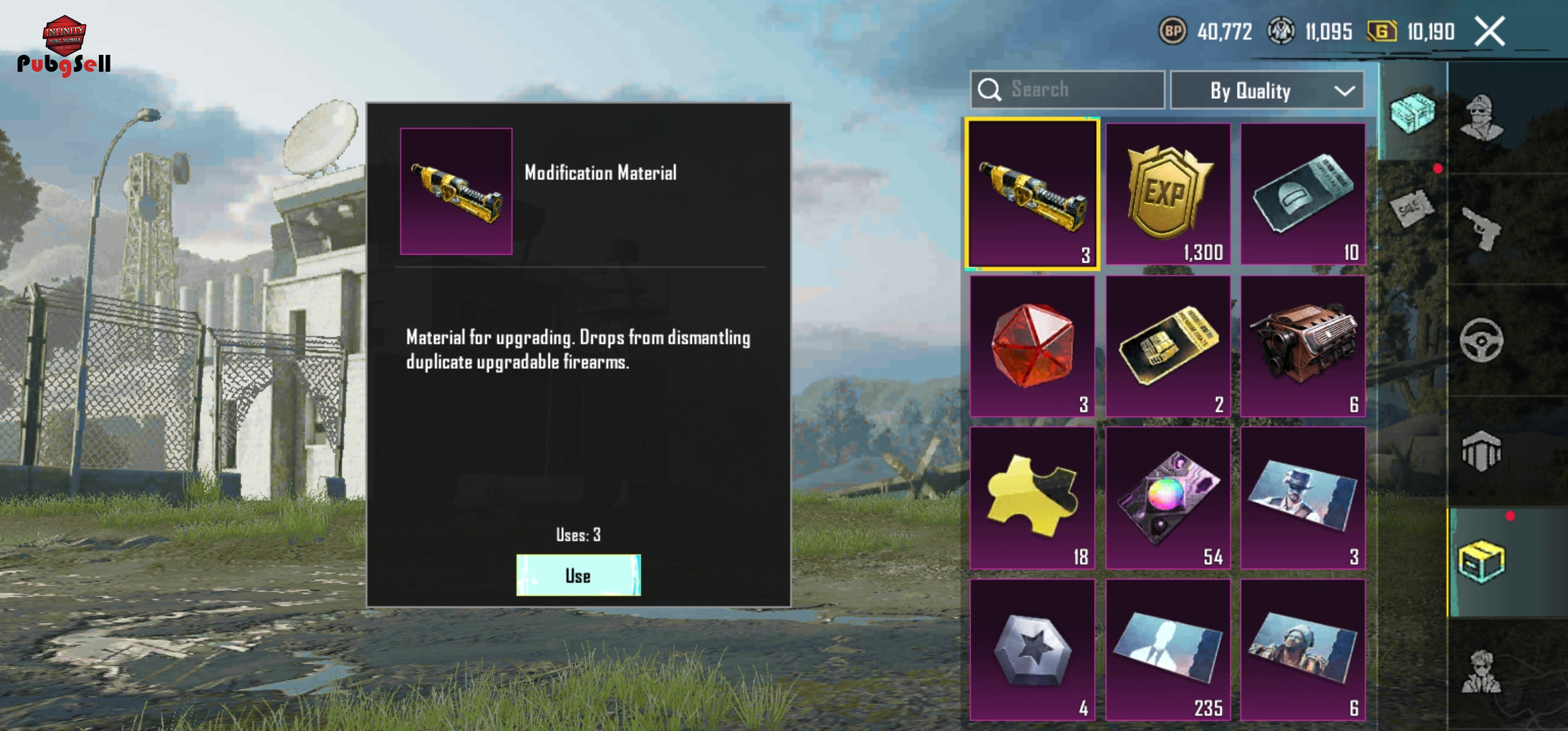Select the gold ticket item slot

1168,346
